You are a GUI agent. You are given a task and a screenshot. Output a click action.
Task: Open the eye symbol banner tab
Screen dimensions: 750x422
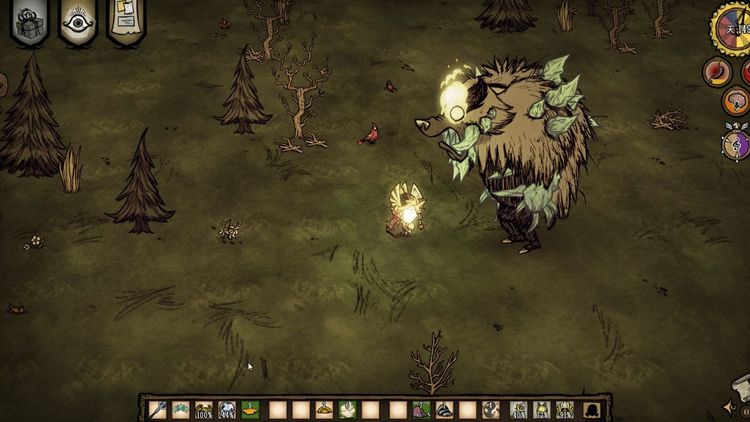point(78,22)
